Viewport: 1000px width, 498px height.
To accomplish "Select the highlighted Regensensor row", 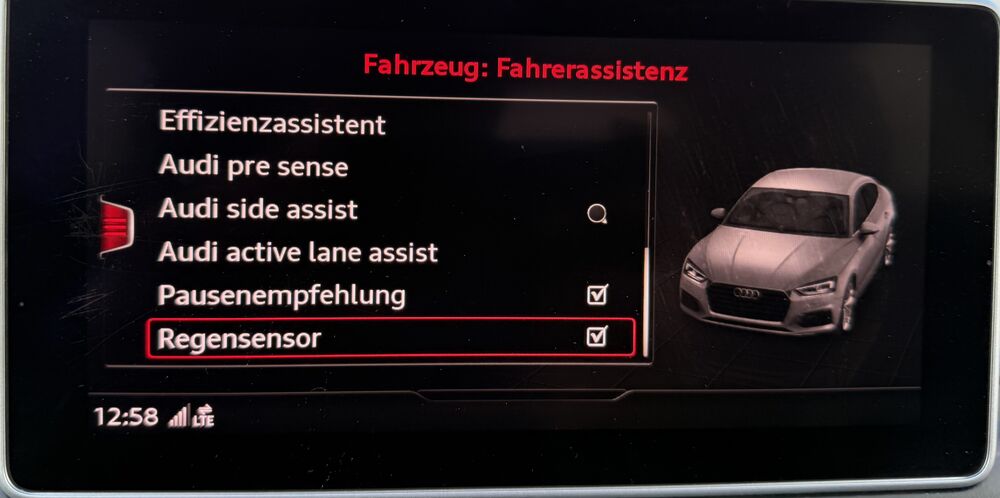I will point(390,338).
